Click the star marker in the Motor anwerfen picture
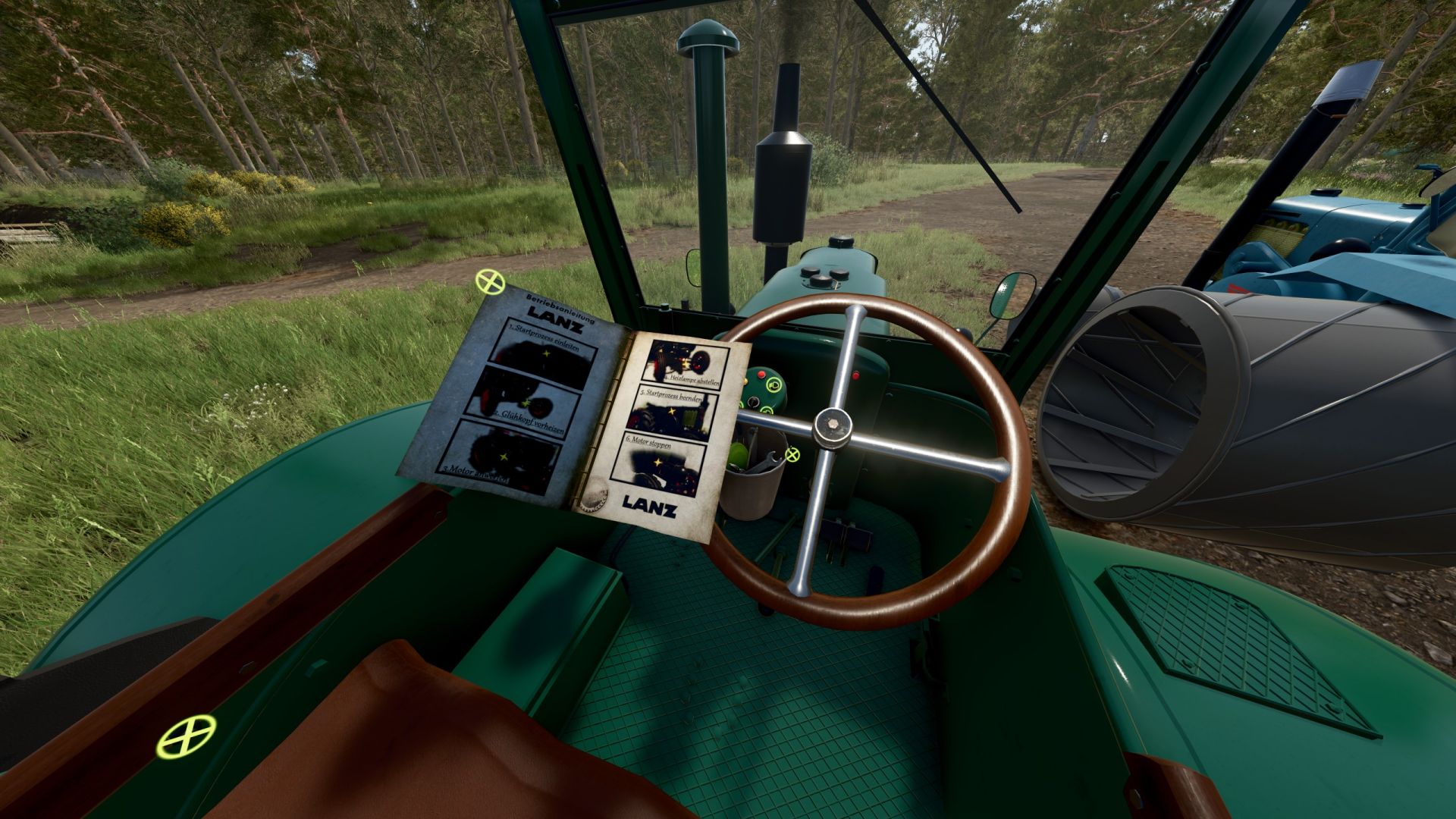The image size is (1456, 819). [x=504, y=456]
